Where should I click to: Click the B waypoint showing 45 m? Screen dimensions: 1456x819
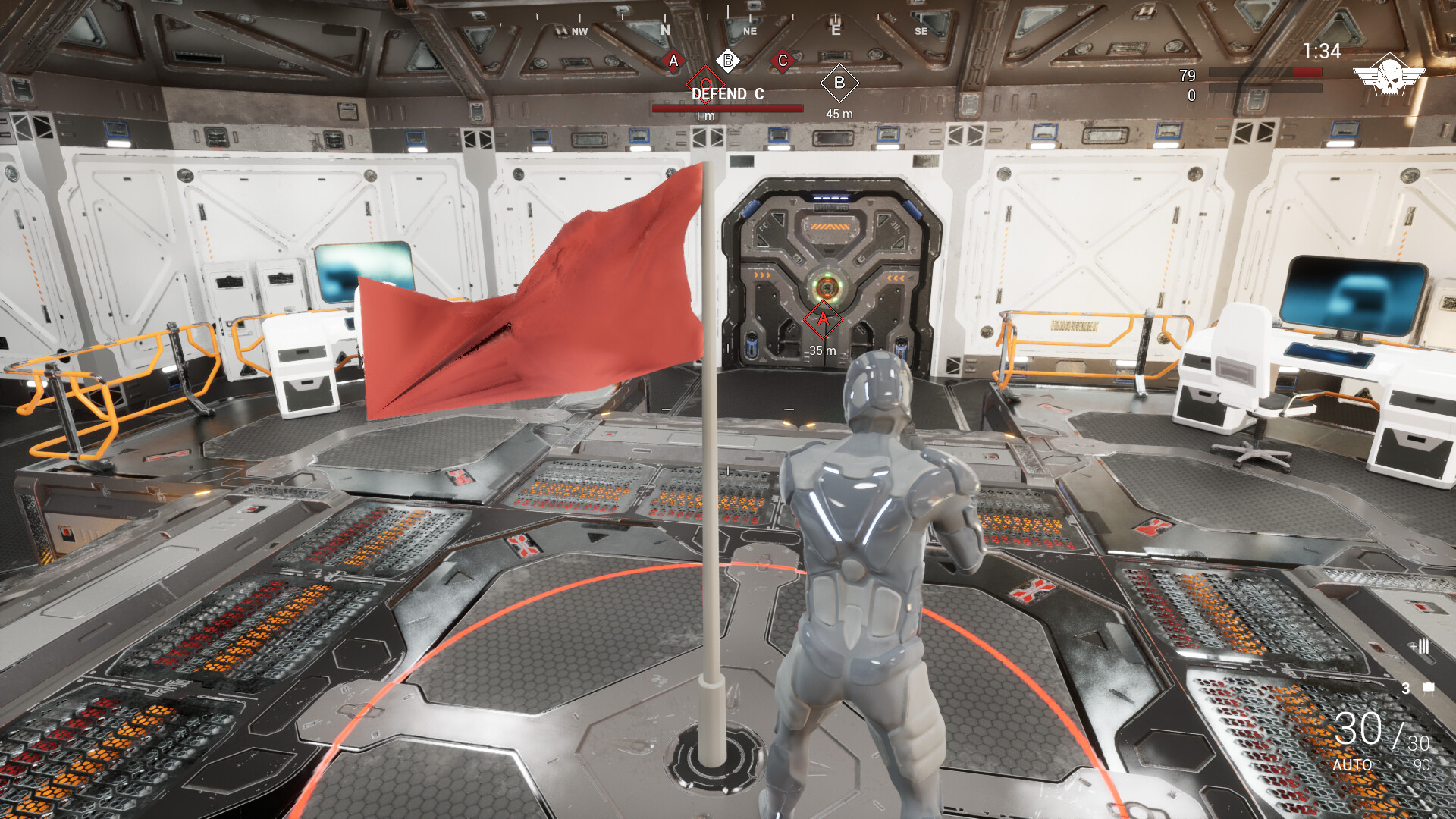[839, 84]
